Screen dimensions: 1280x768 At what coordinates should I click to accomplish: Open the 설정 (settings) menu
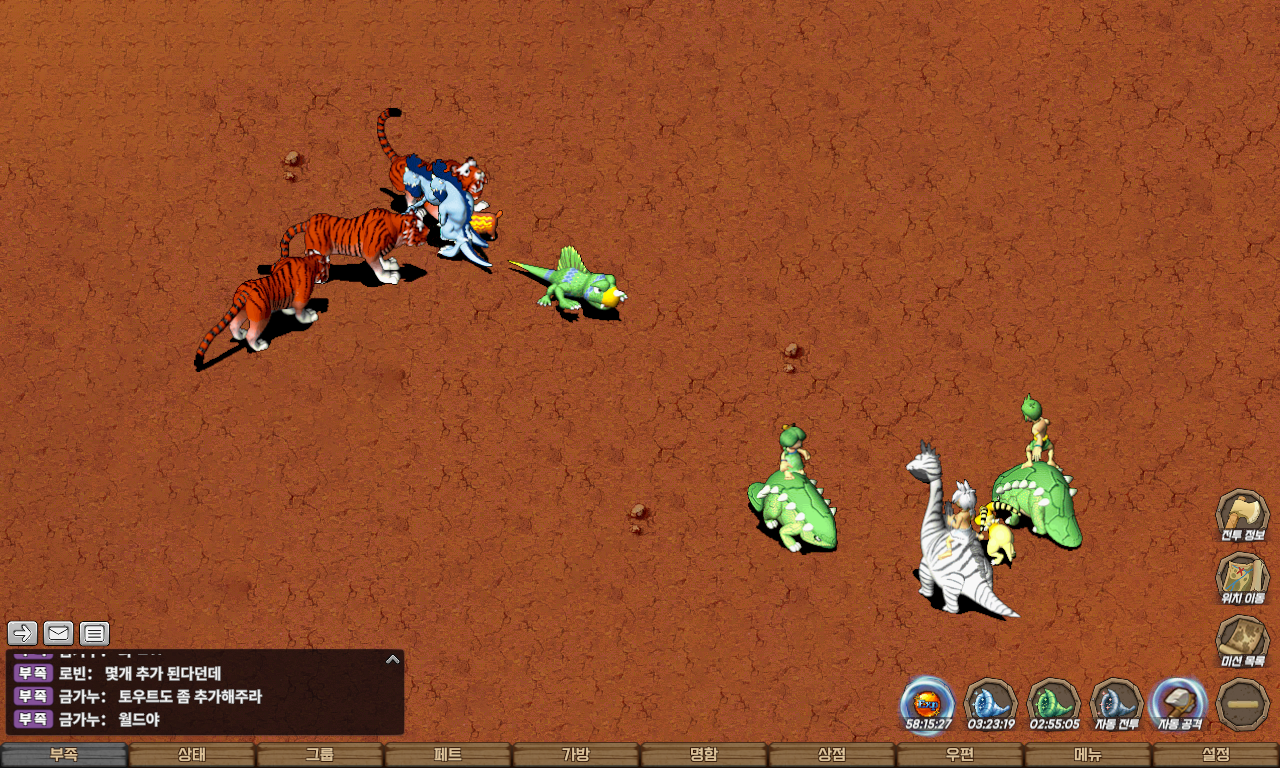point(1216,755)
